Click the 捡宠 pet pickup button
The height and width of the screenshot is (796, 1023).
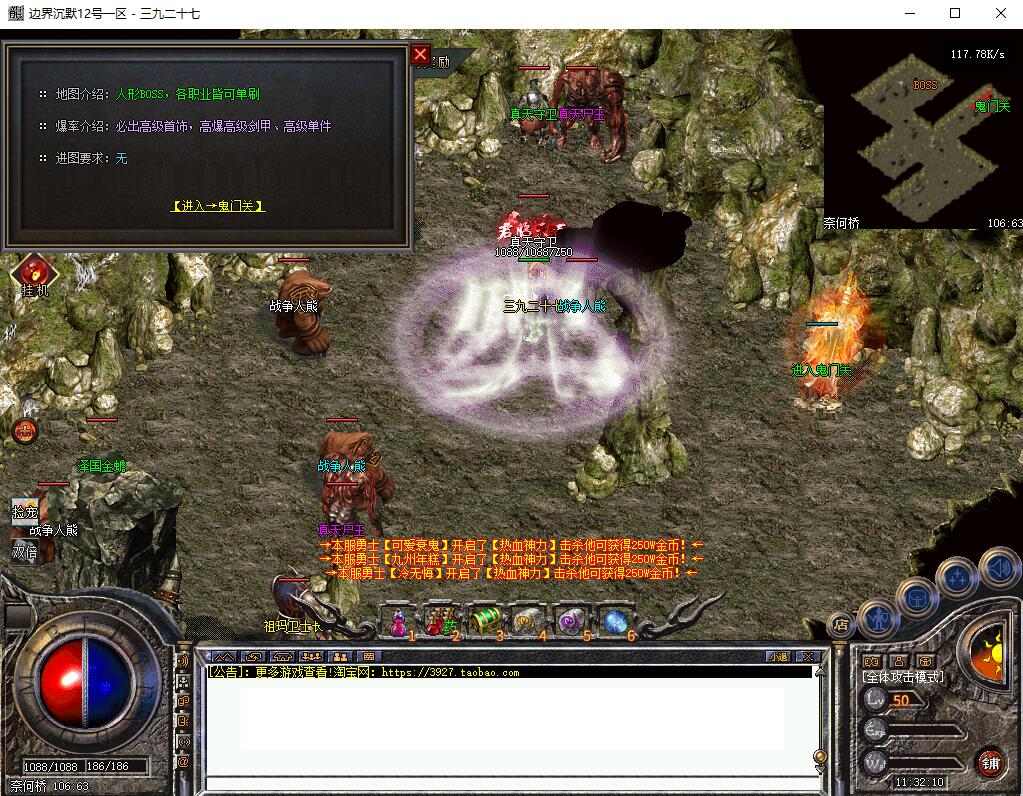pyautogui.click(x=25, y=511)
